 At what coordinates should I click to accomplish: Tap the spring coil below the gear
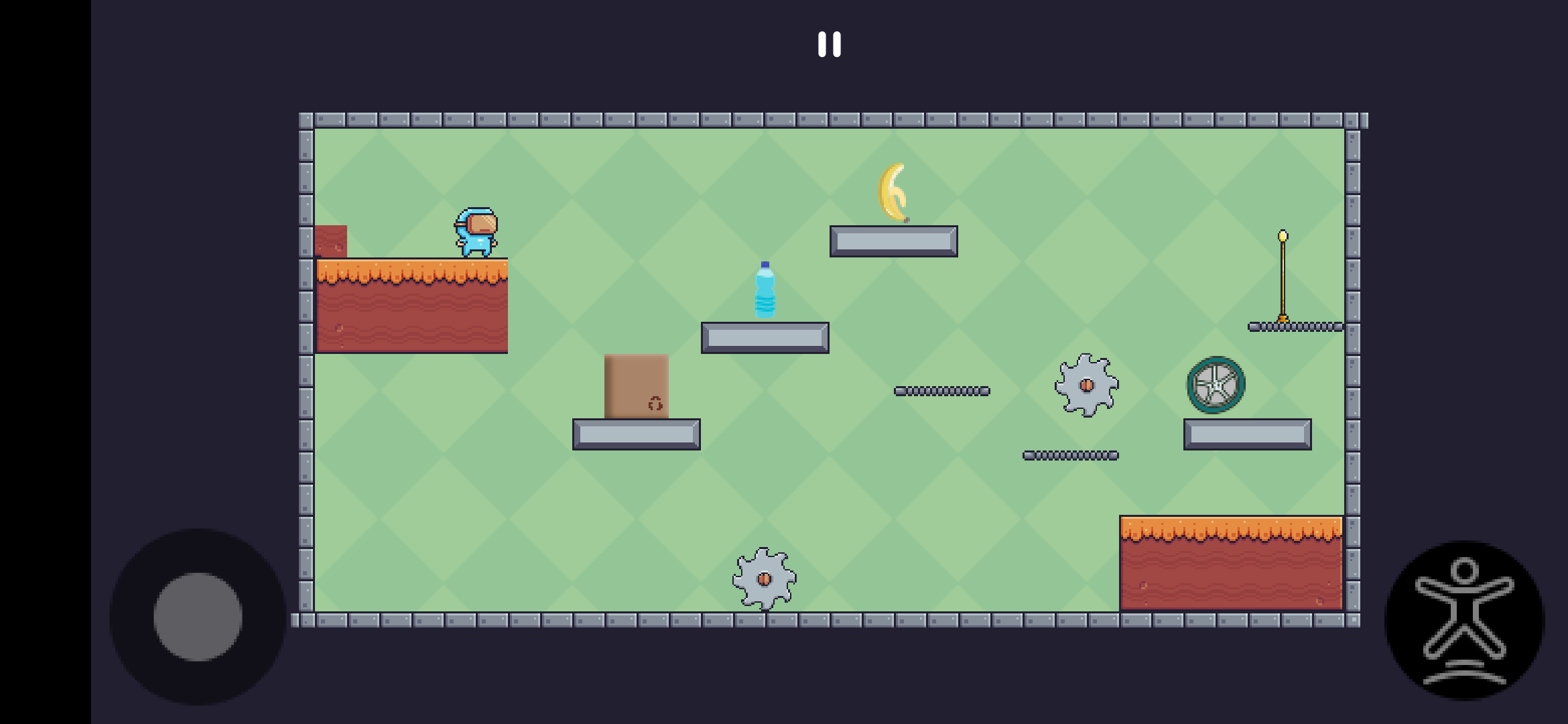tap(1070, 455)
